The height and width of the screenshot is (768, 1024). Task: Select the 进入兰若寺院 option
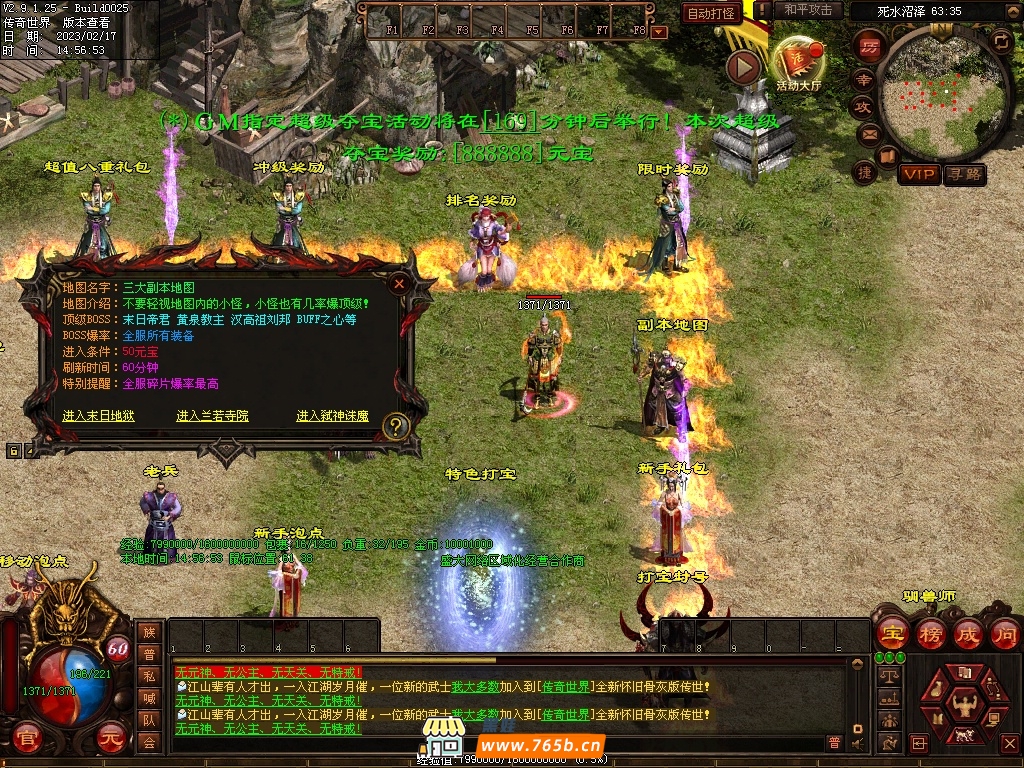(212, 416)
